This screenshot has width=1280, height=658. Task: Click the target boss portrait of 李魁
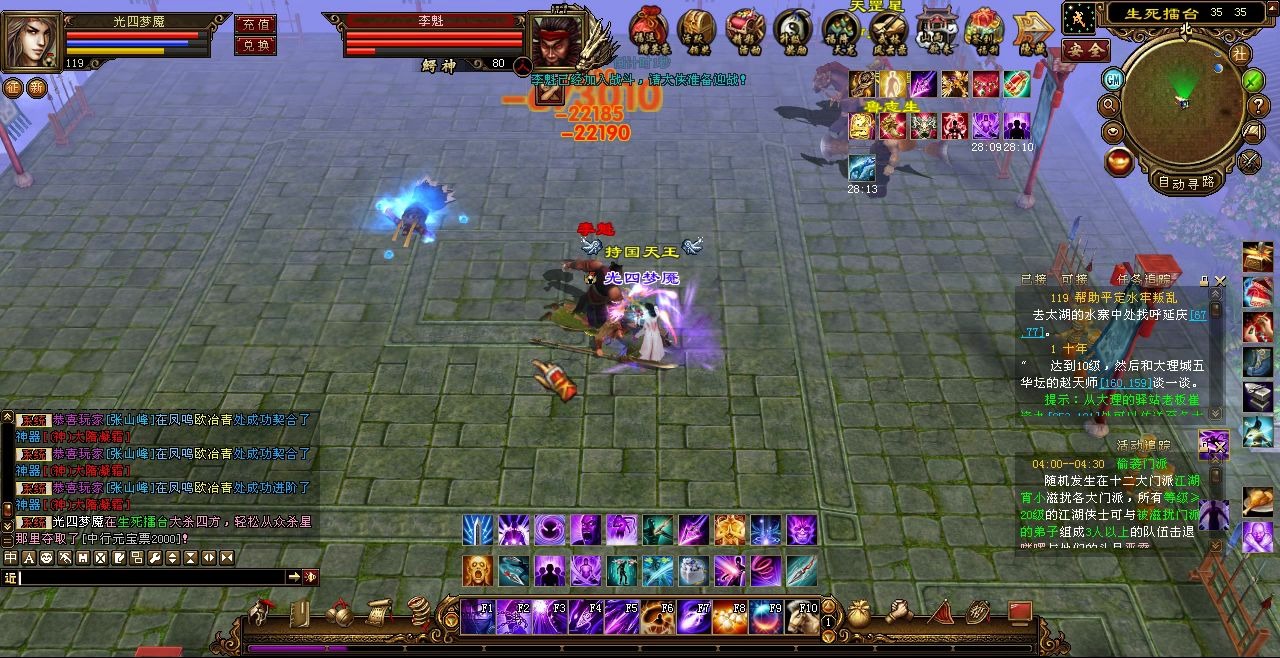(556, 42)
